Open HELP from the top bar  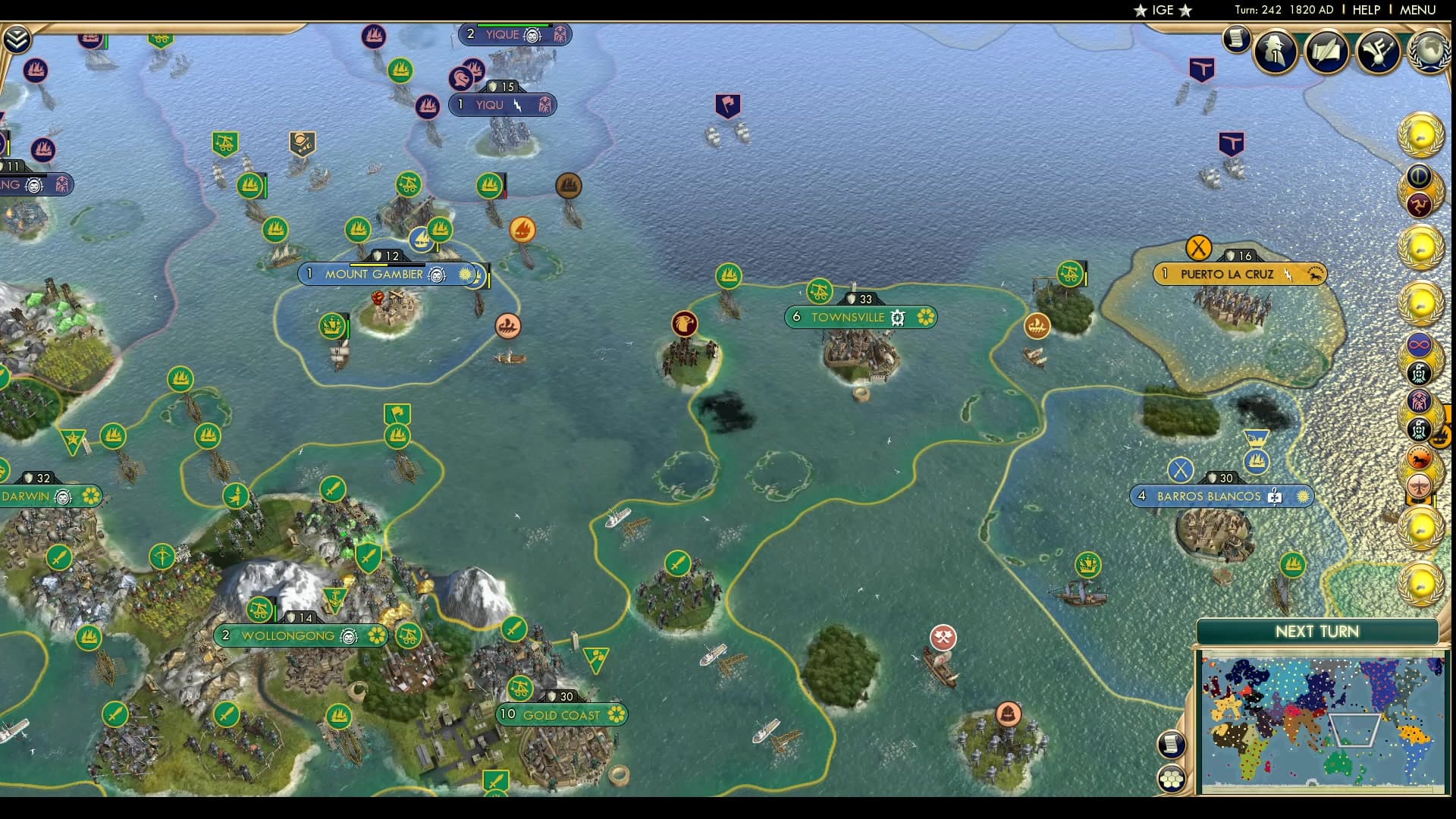click(1367, 10)
